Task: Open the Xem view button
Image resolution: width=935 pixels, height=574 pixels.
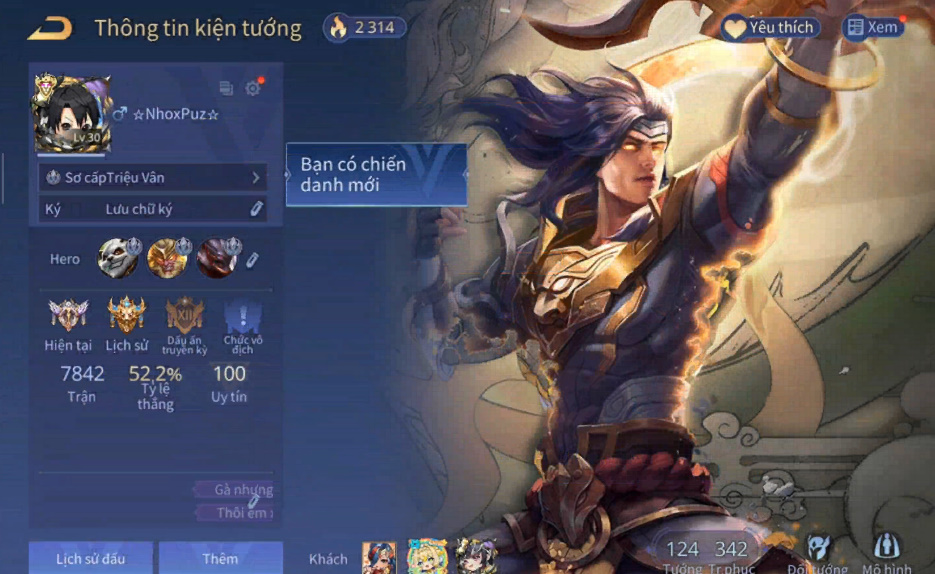Action: point(872,28)
